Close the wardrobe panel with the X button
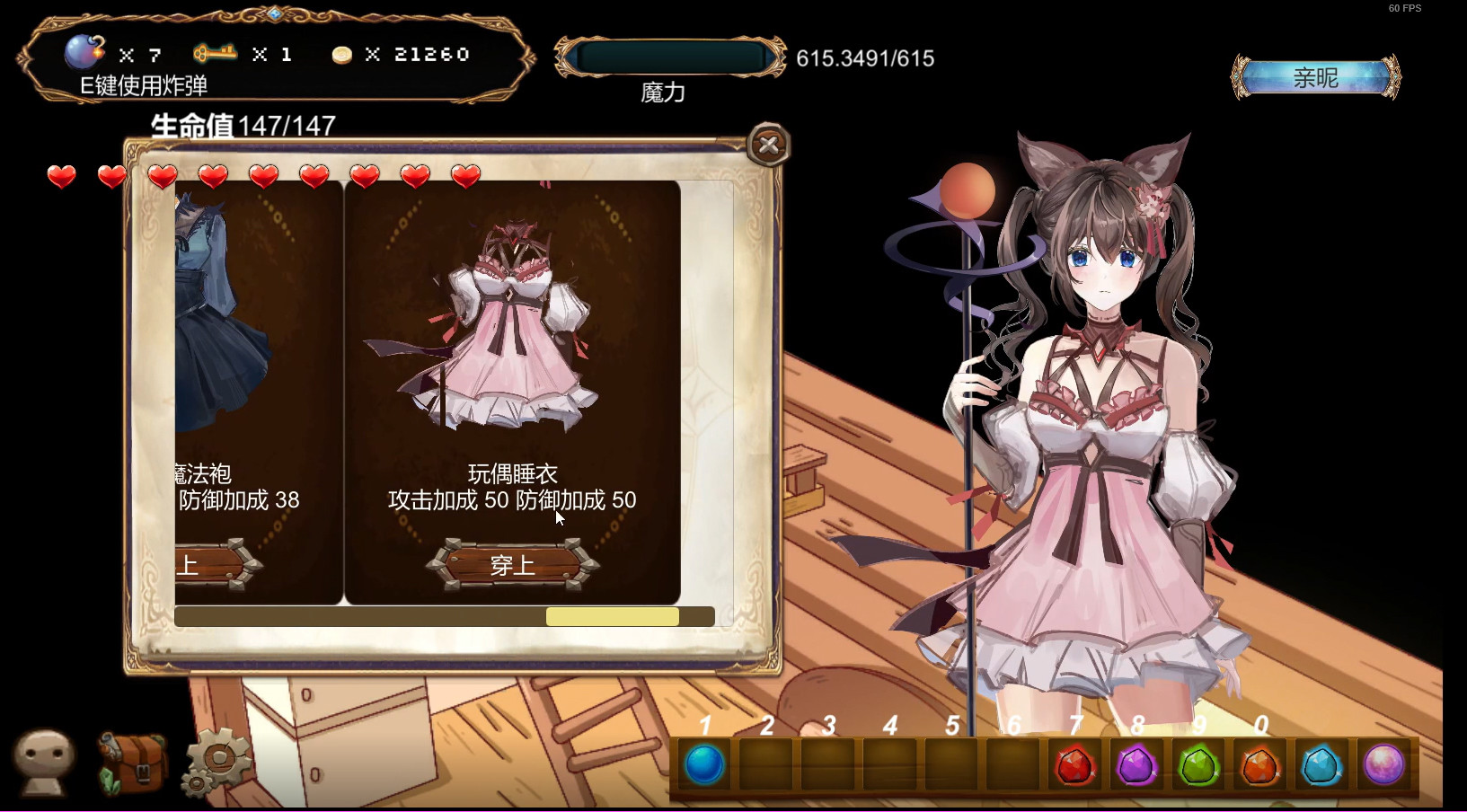Image resolution: width=1467 pixels, height=812 pixels. pos(768,146)
